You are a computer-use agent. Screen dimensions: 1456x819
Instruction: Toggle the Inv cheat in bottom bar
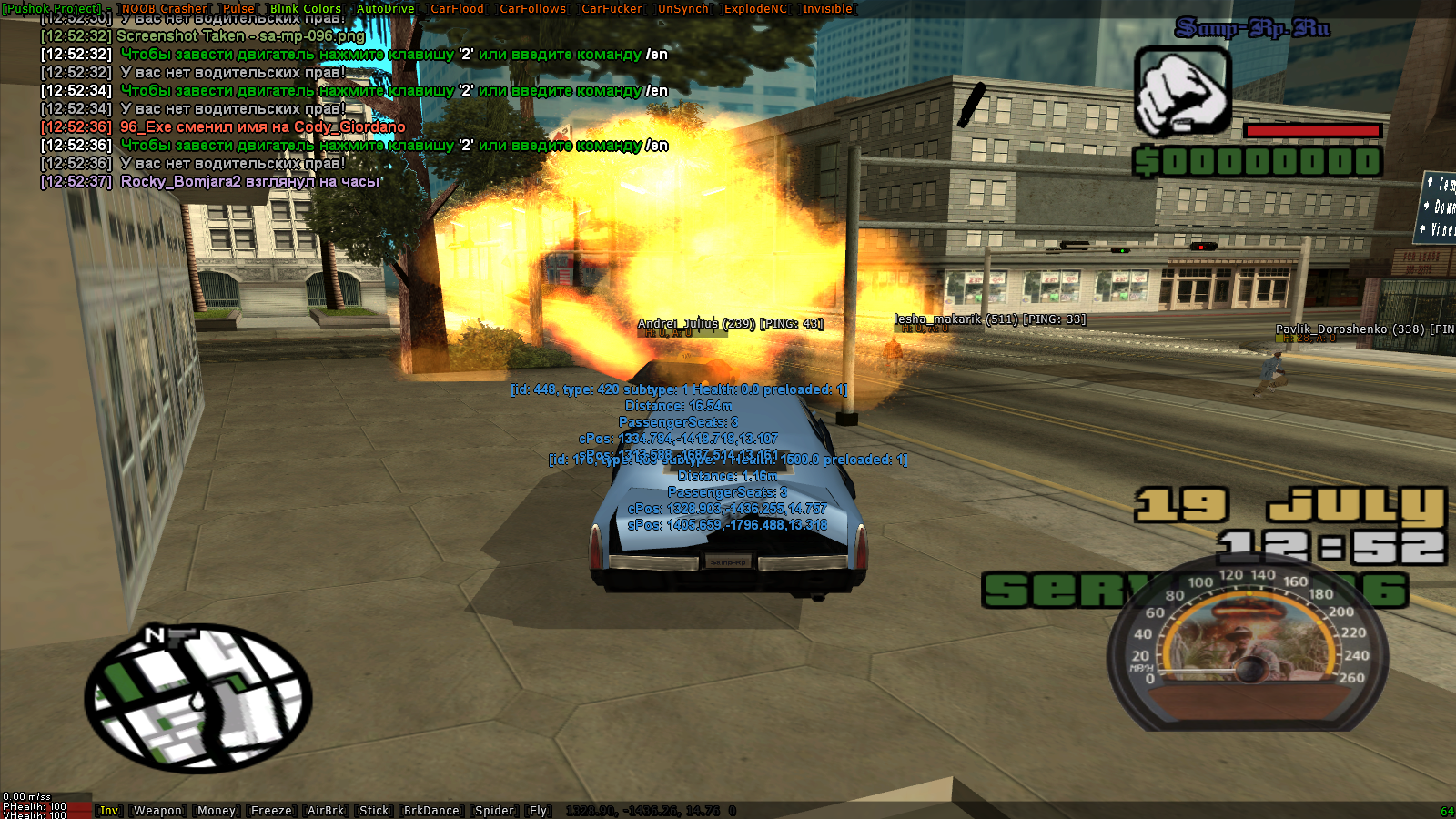pos(109,811)
